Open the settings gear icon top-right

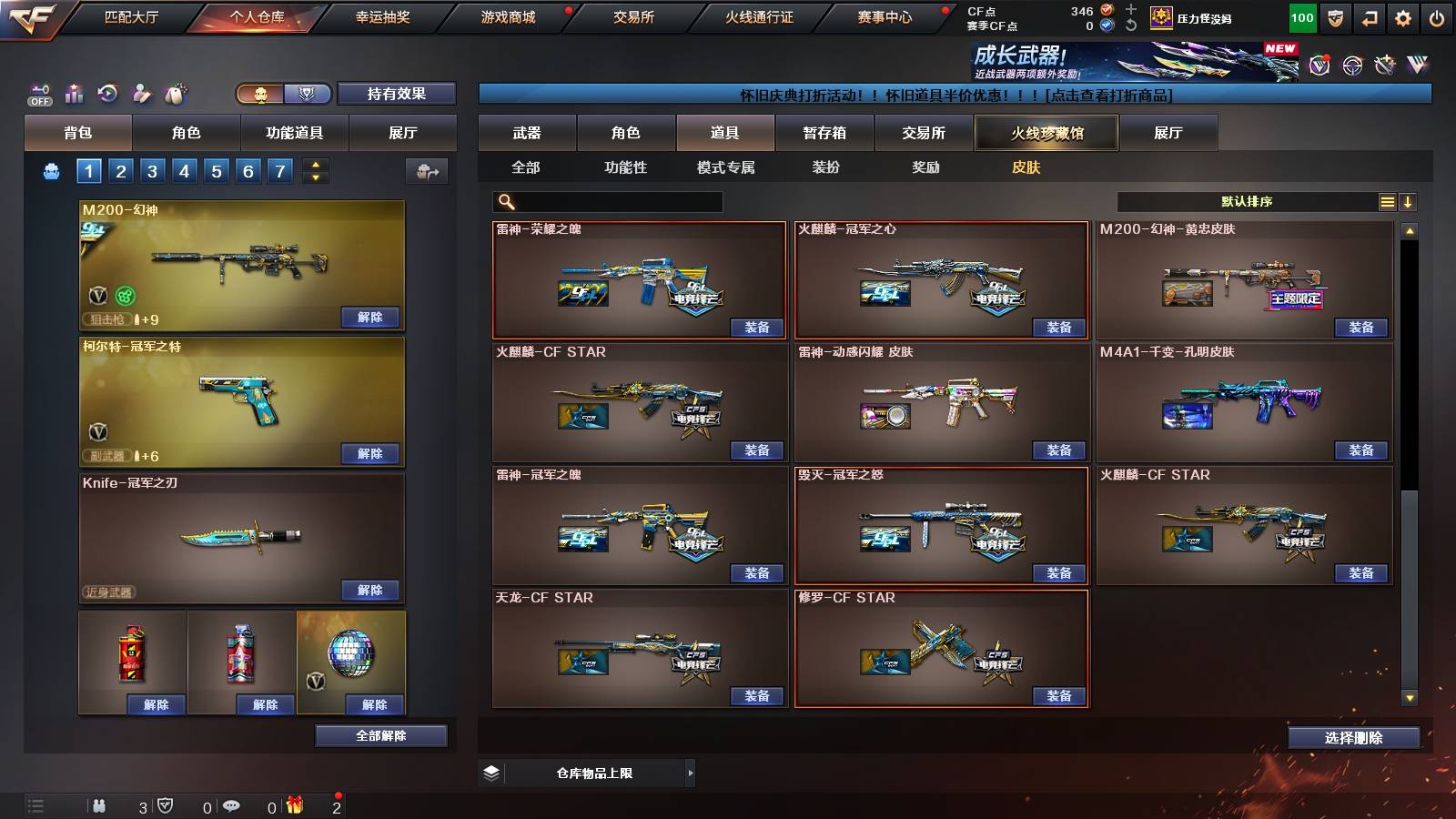point(1402,17)
